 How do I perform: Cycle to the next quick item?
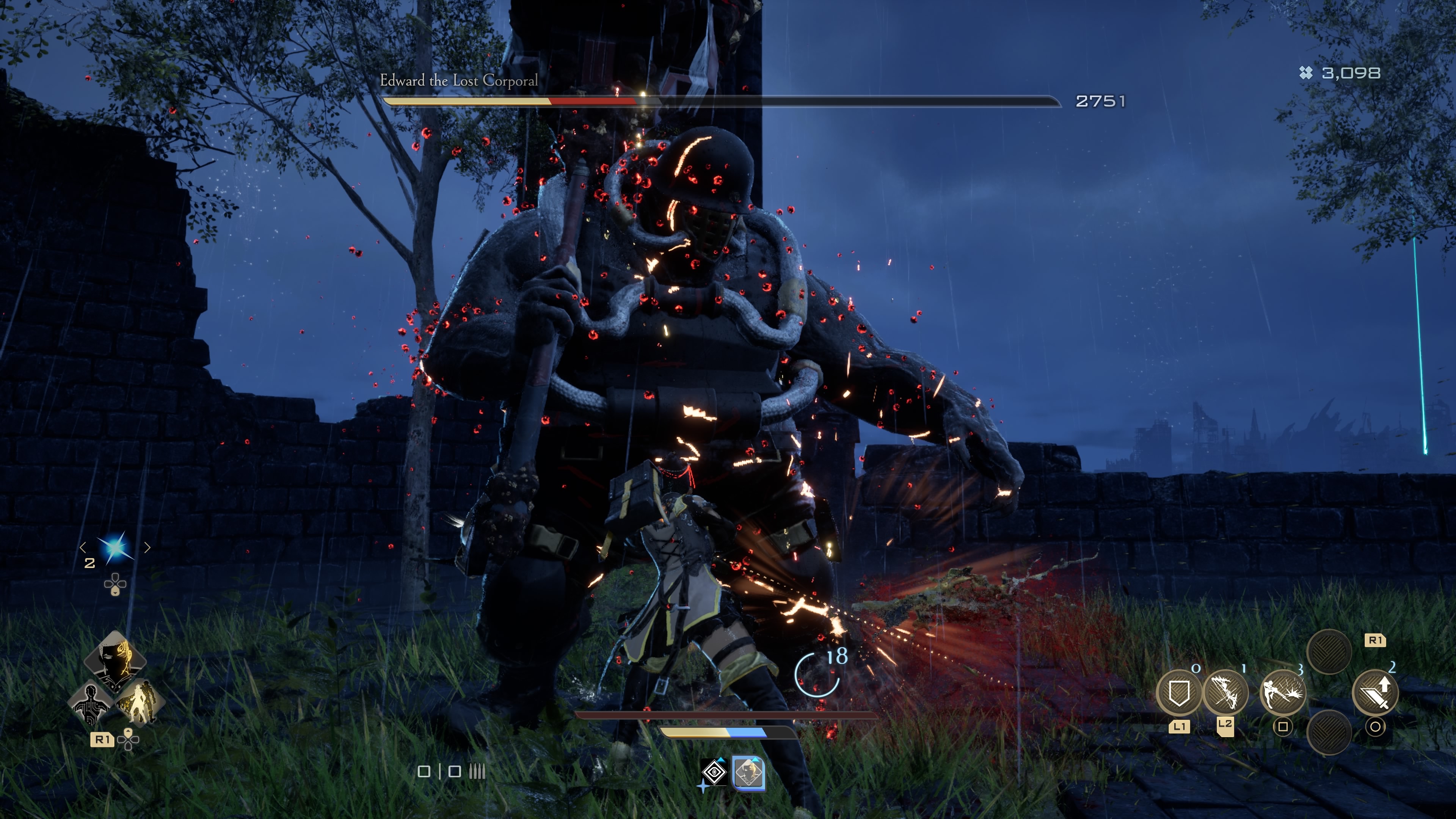[x=147, y=547]
